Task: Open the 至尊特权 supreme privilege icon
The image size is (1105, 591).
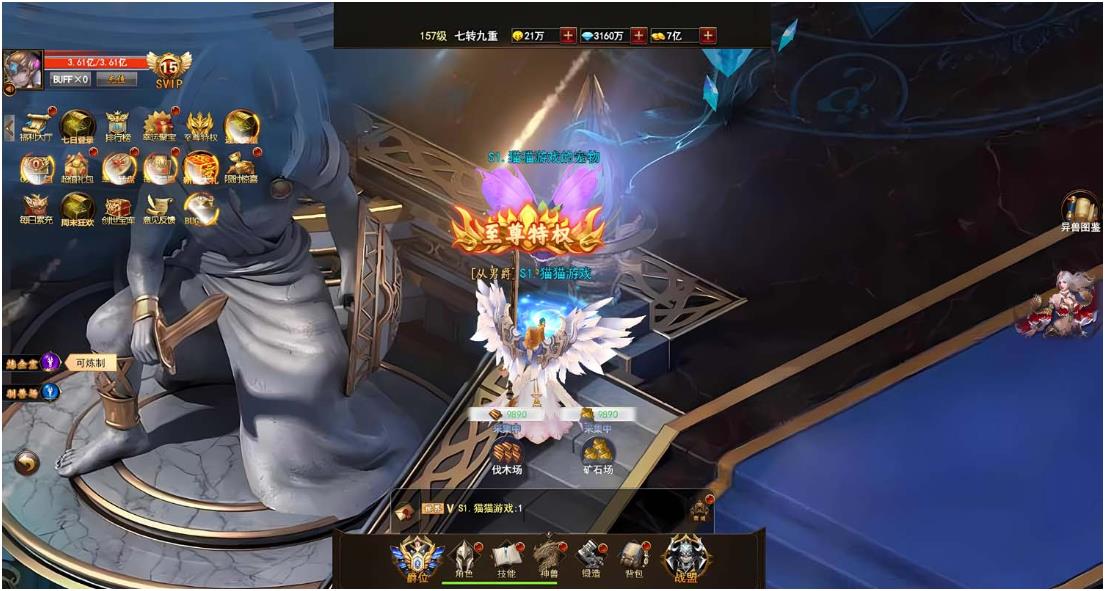Action: (200, 125)
